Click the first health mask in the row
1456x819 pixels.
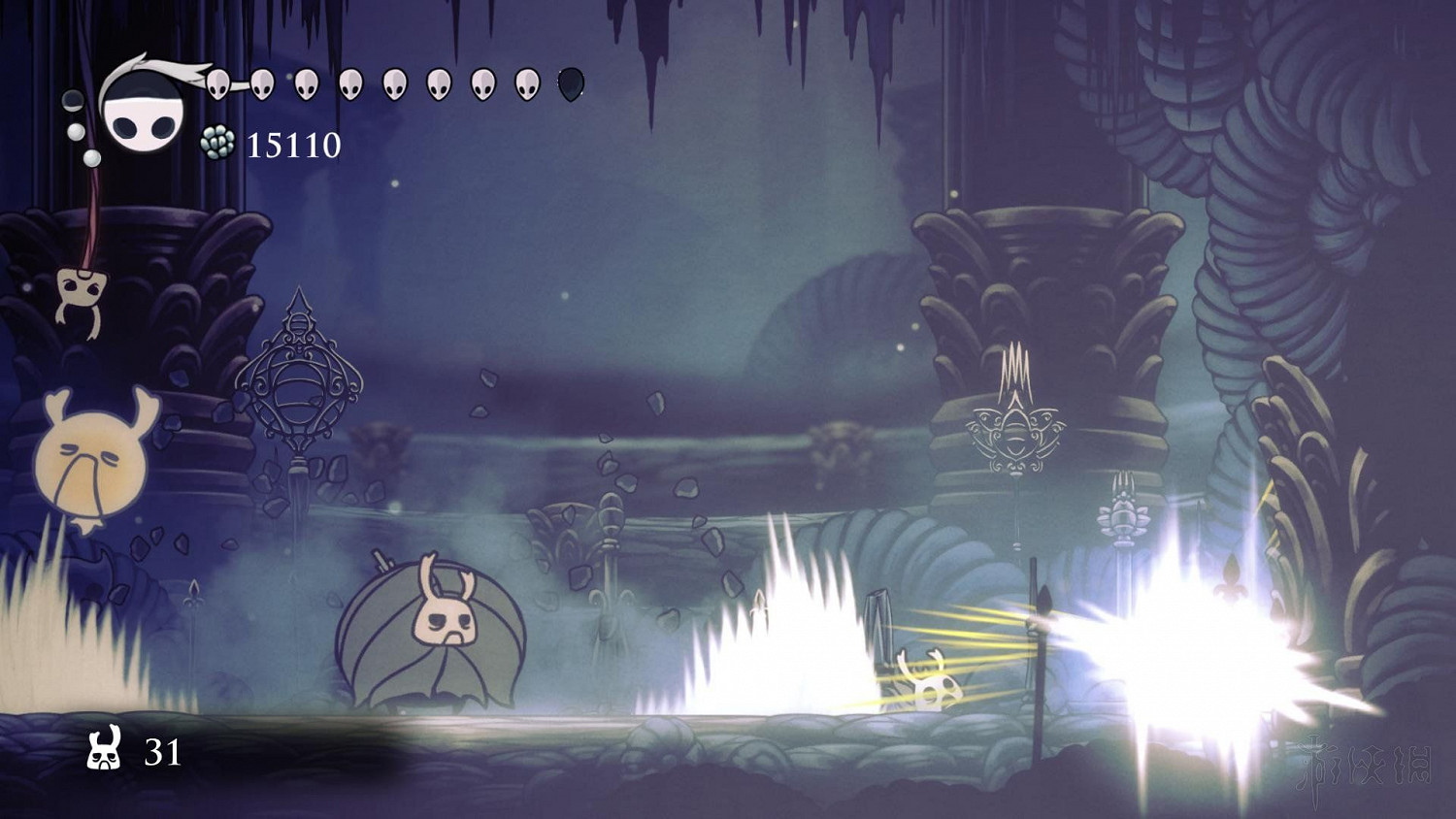coord(216,83)
